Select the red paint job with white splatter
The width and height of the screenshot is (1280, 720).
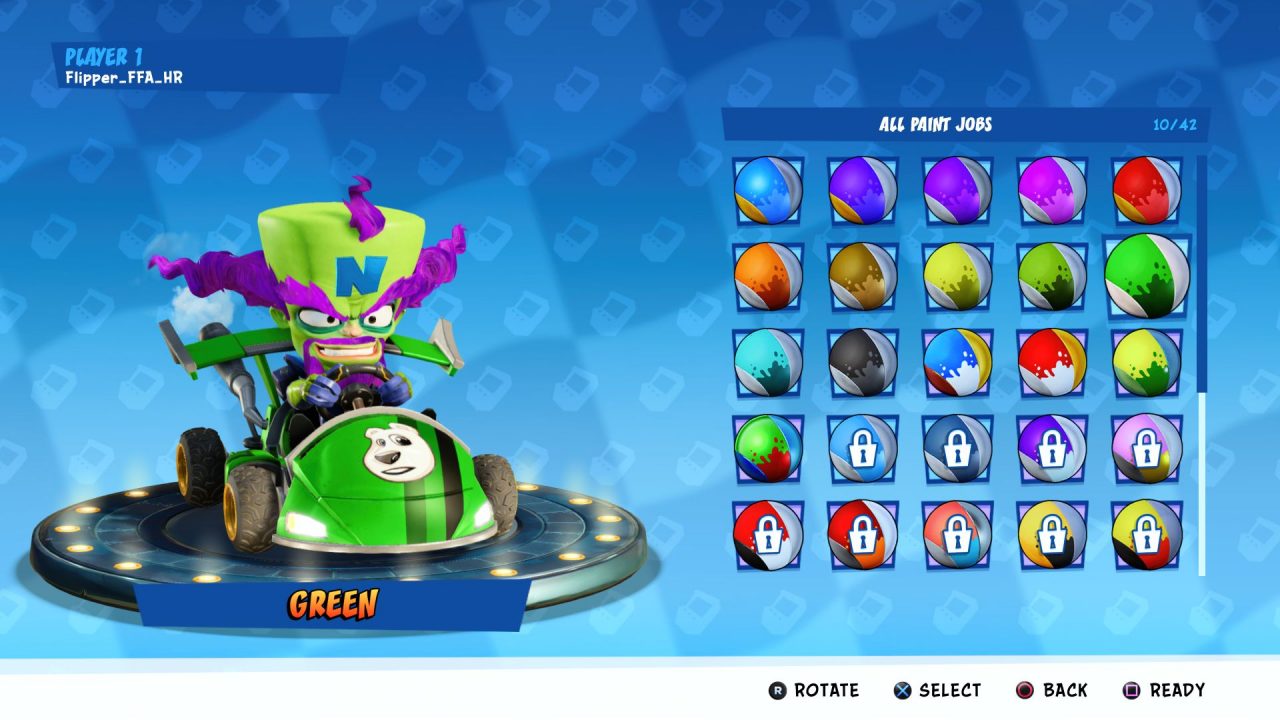pos(1052,362)
